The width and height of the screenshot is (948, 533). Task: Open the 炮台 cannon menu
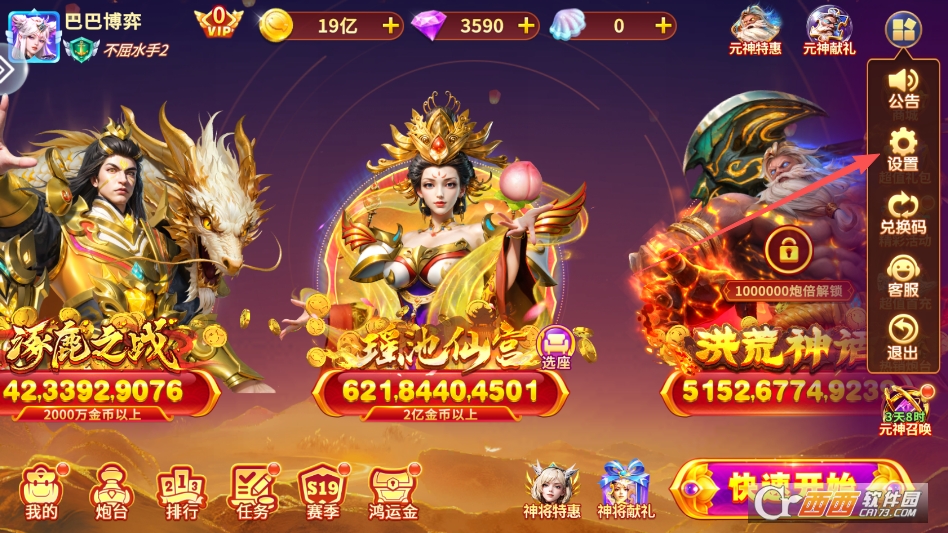[109, 492]
